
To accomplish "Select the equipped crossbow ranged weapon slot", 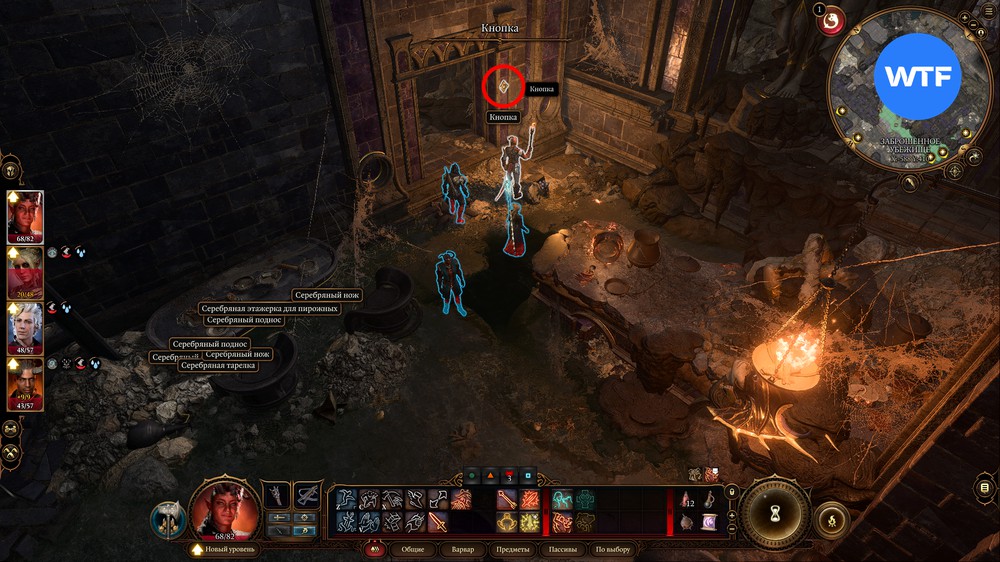I will coord(307,494).
